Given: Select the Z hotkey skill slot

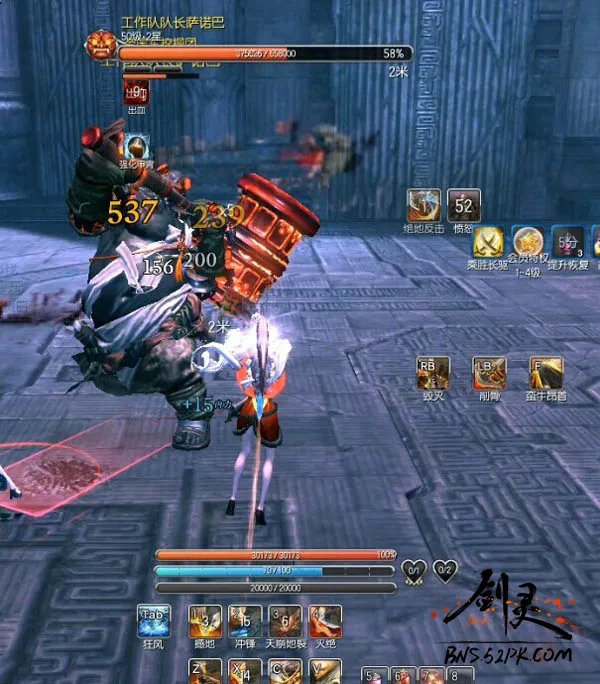Looking at the screenshot, I should tap(205, 671).
